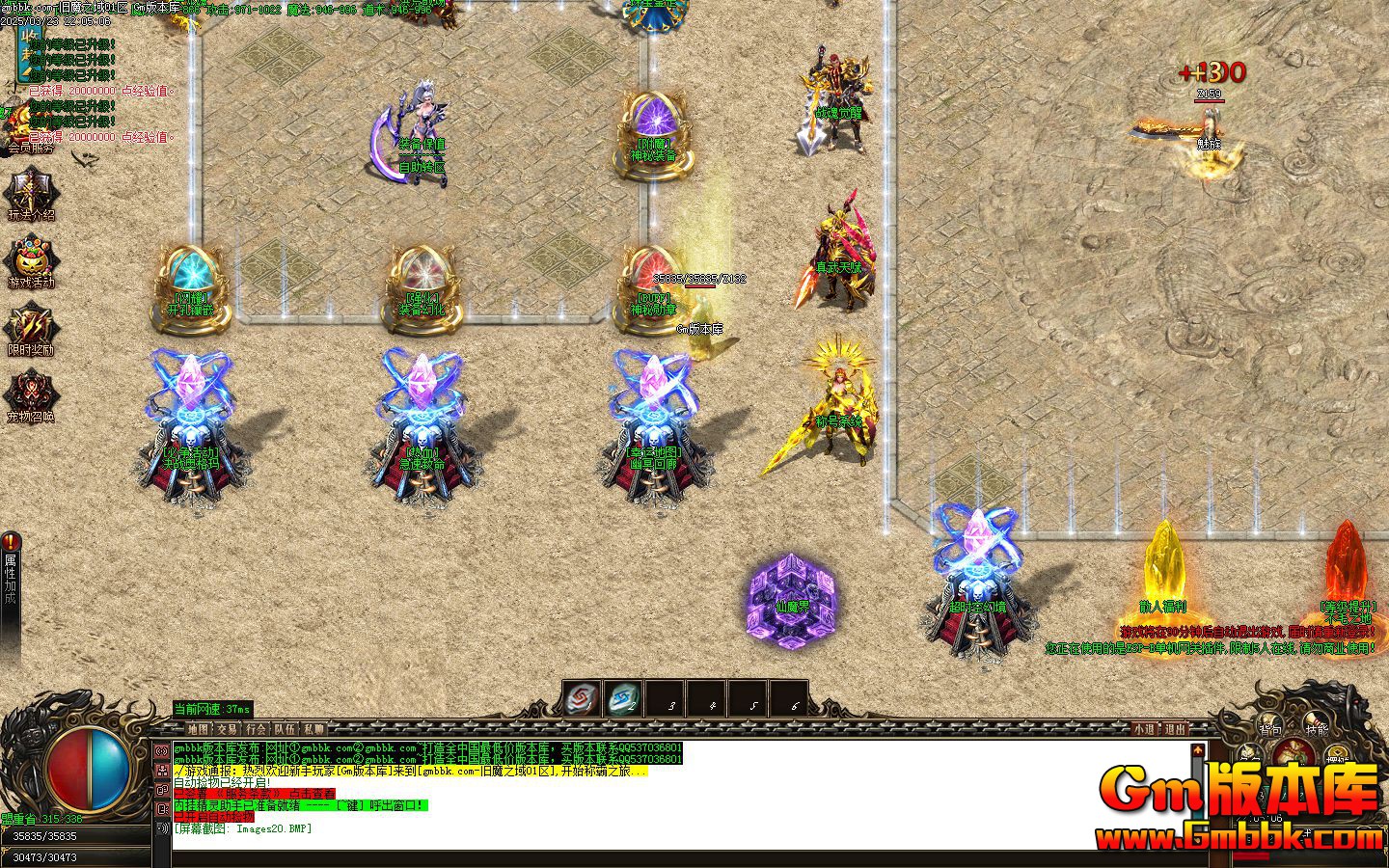The width and height of the screenshot is (1389, 868).
Task: Select the 限时奖励 lightning reward icon
Action: [x=32, y=326]
